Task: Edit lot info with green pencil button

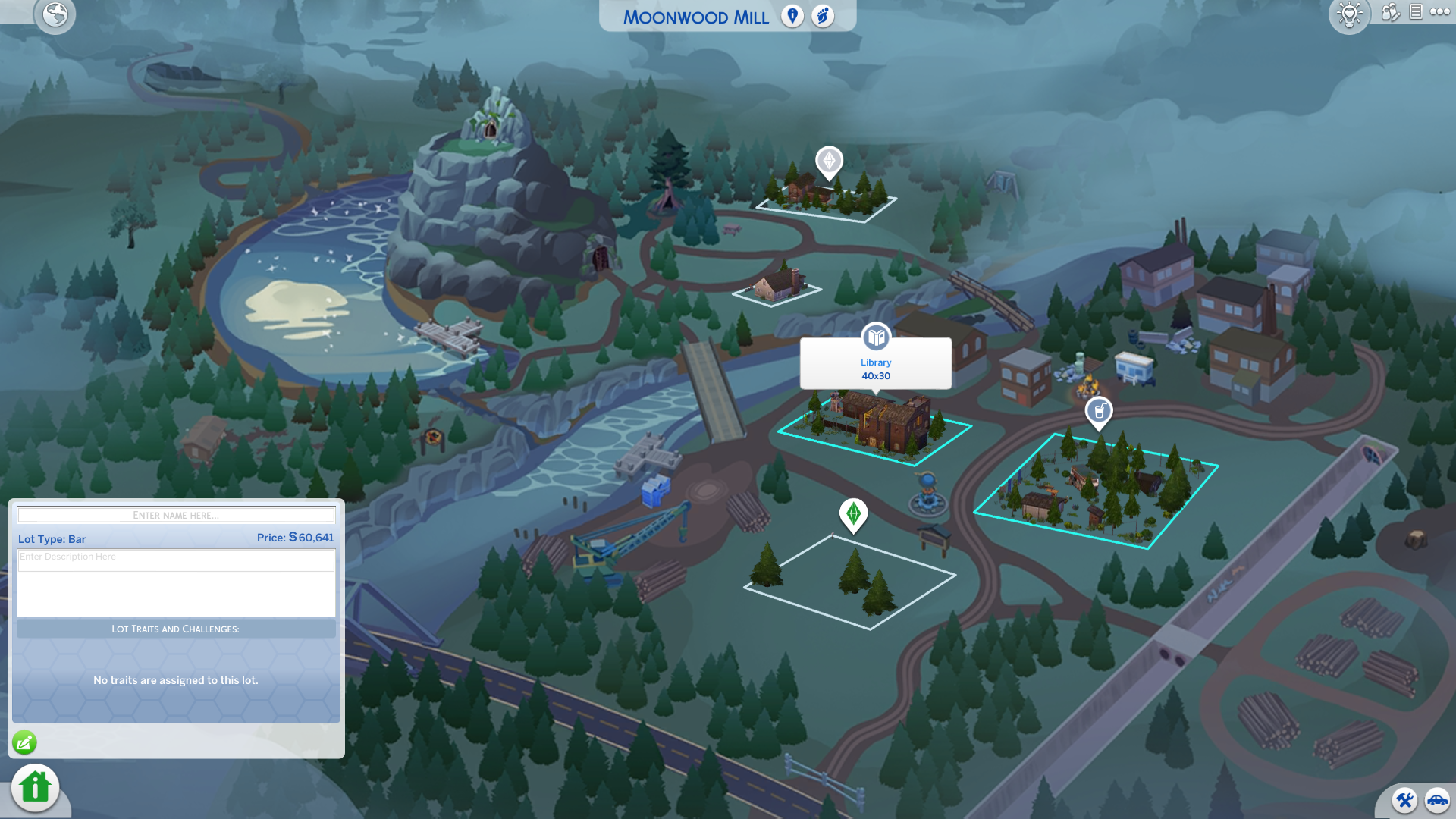Action: point(24,742)
